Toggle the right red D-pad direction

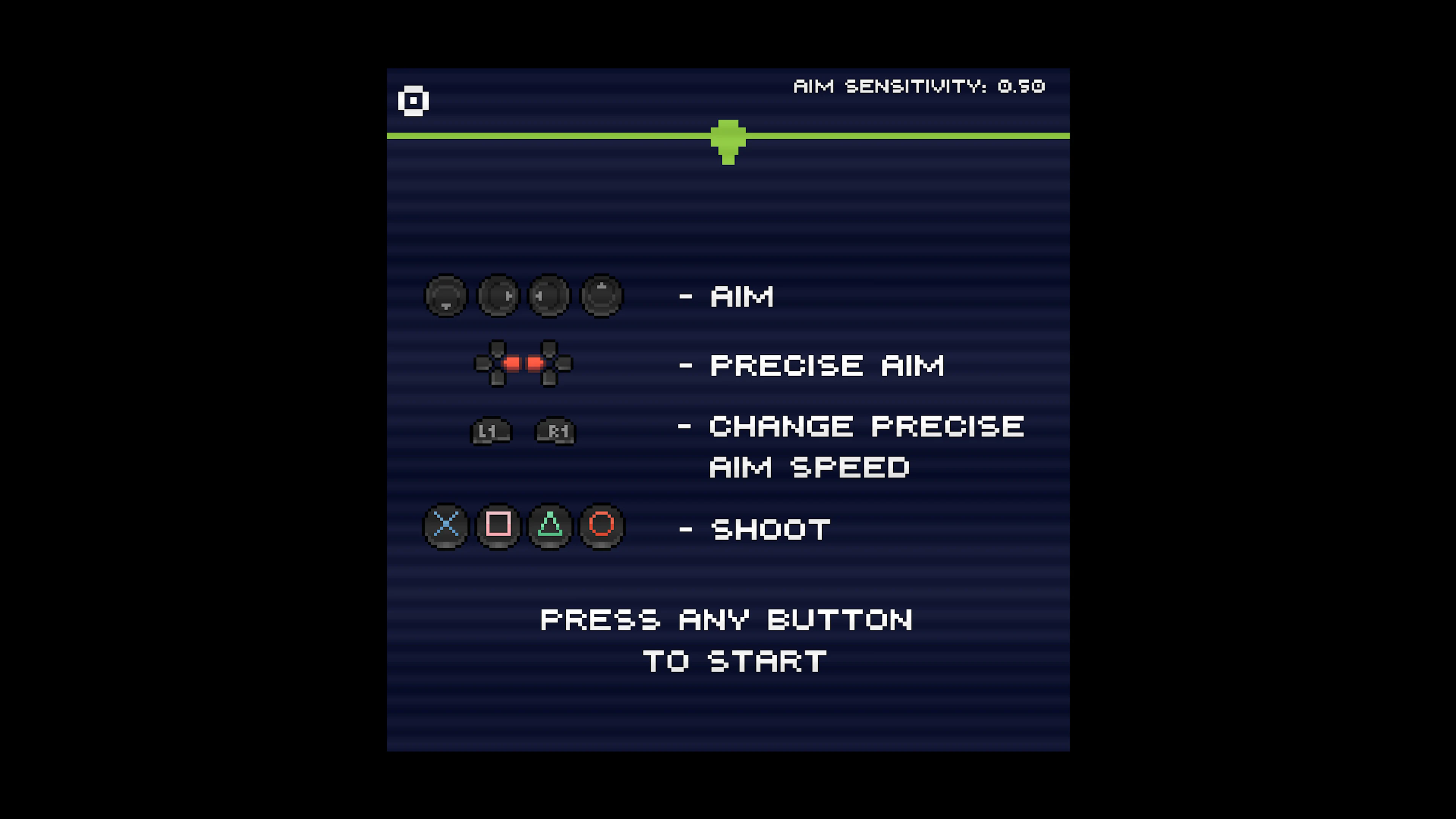coord(535,364)
